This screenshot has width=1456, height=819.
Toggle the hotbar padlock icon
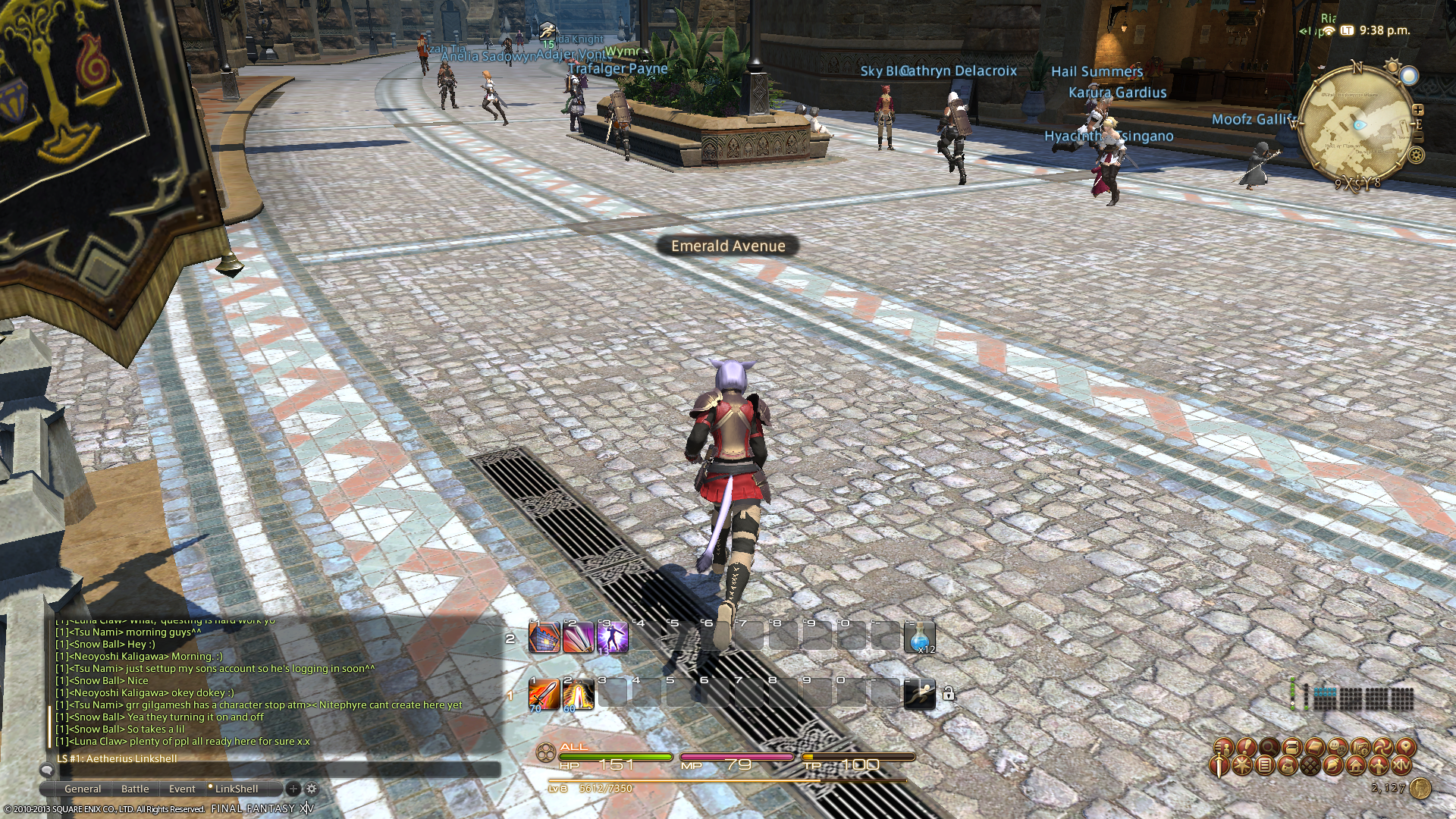pyautogui.click(x=948, y=693)
